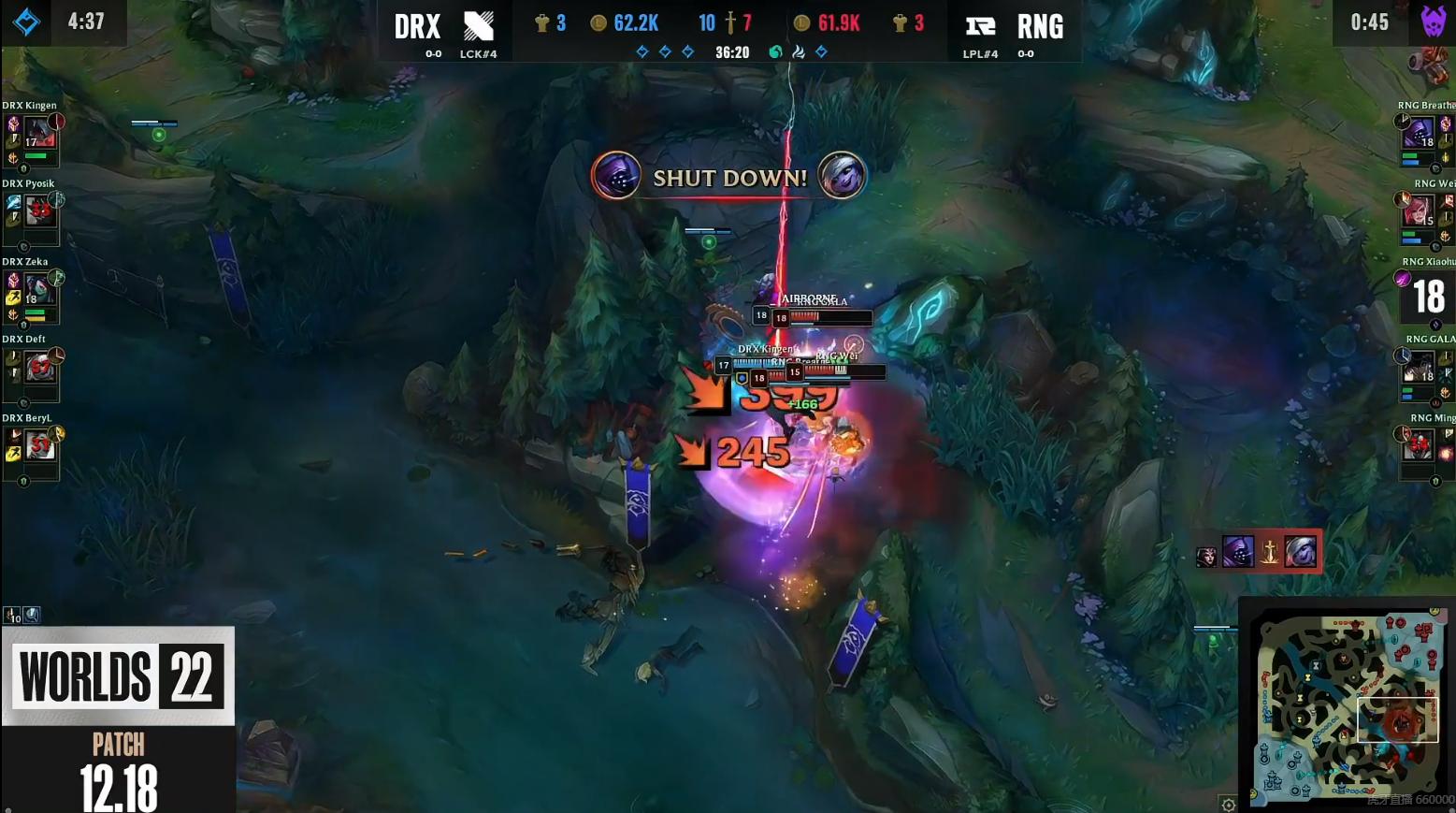Screen dimensions: 1456x813
Task: Click the left champion portrait in the Shut Down banner
Action: [x=617, y=176]
